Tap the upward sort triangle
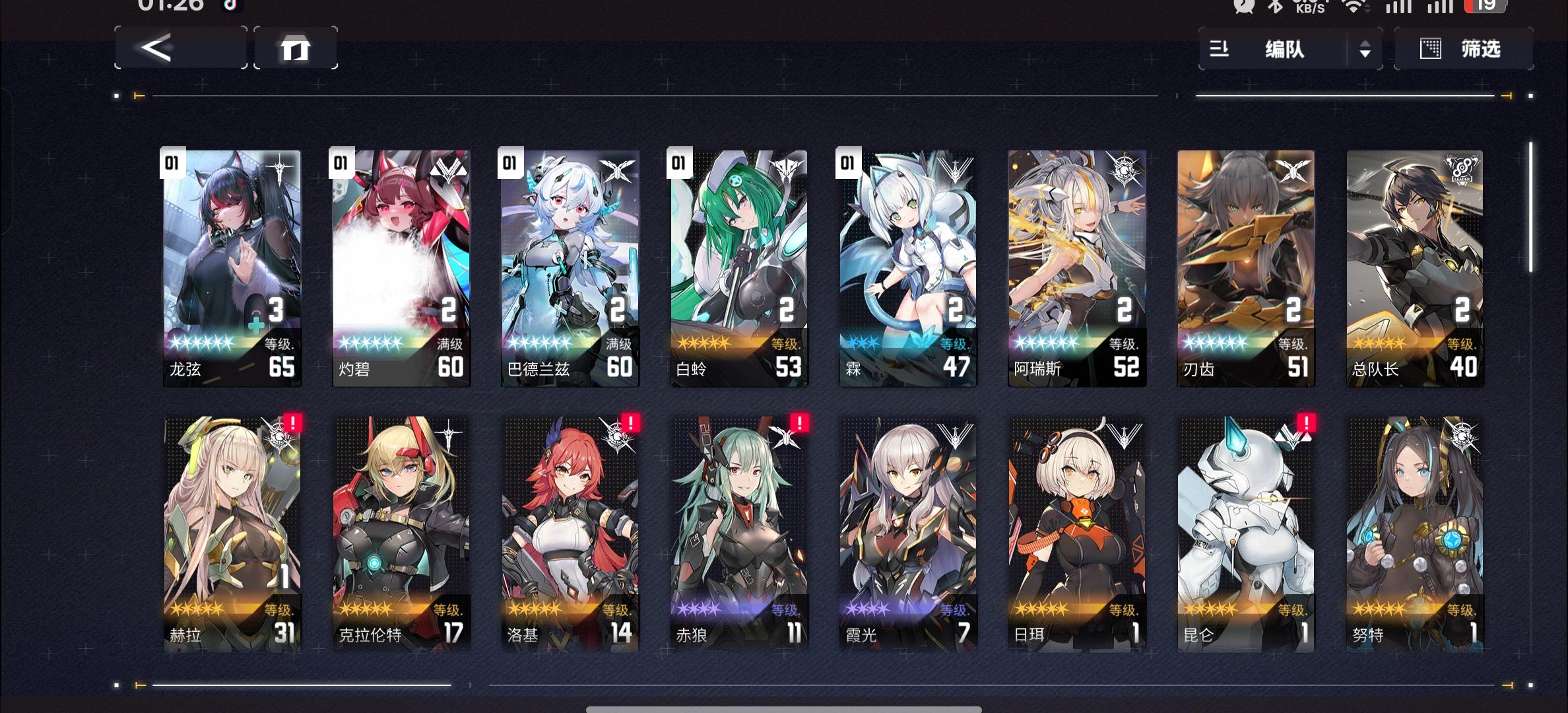Viewport: 1568px width, 713px height. (1364, 45)
